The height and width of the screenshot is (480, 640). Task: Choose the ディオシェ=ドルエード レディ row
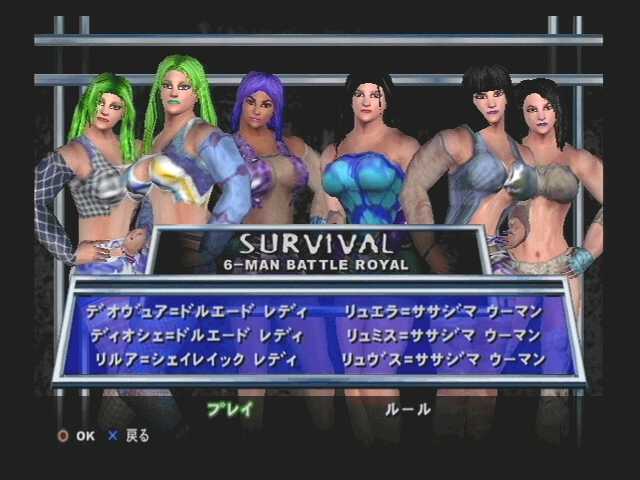[x=197, y=336]
